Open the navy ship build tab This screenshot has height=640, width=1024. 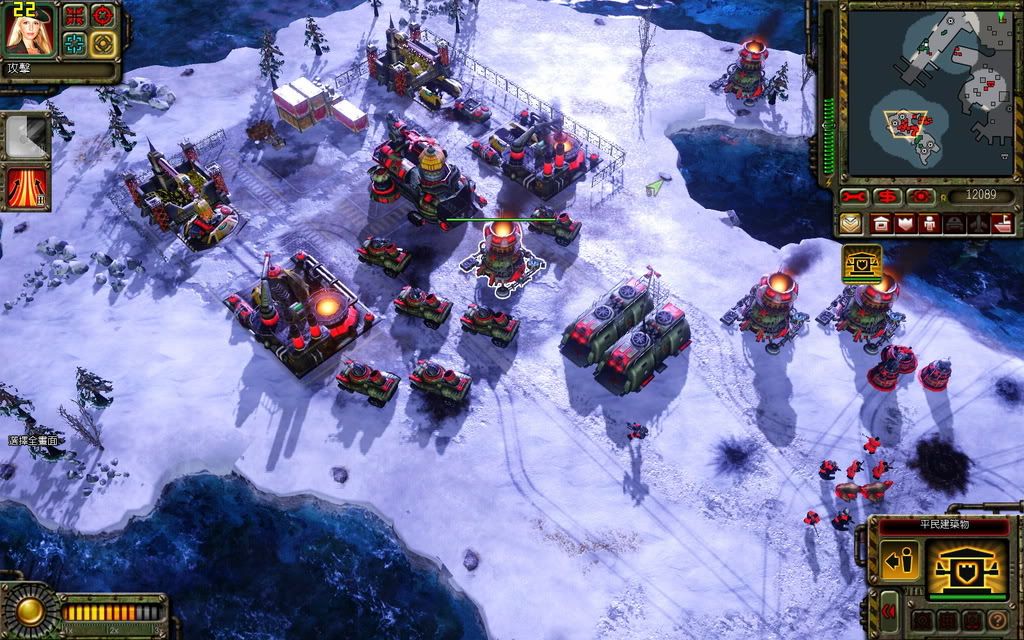tap(1002, 223)
